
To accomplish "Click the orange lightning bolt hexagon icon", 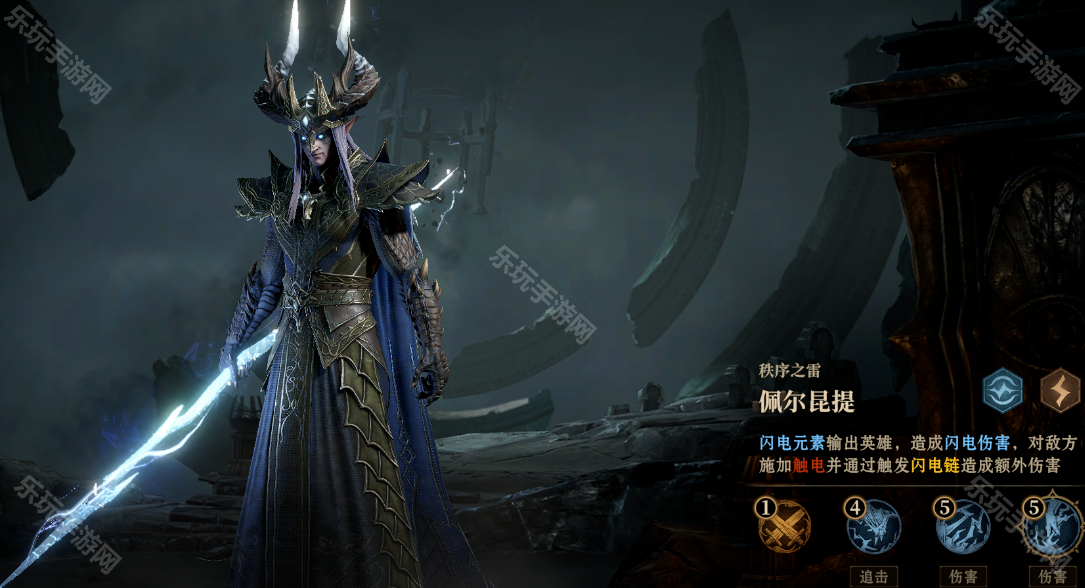I will click(x=1060, y=390).
